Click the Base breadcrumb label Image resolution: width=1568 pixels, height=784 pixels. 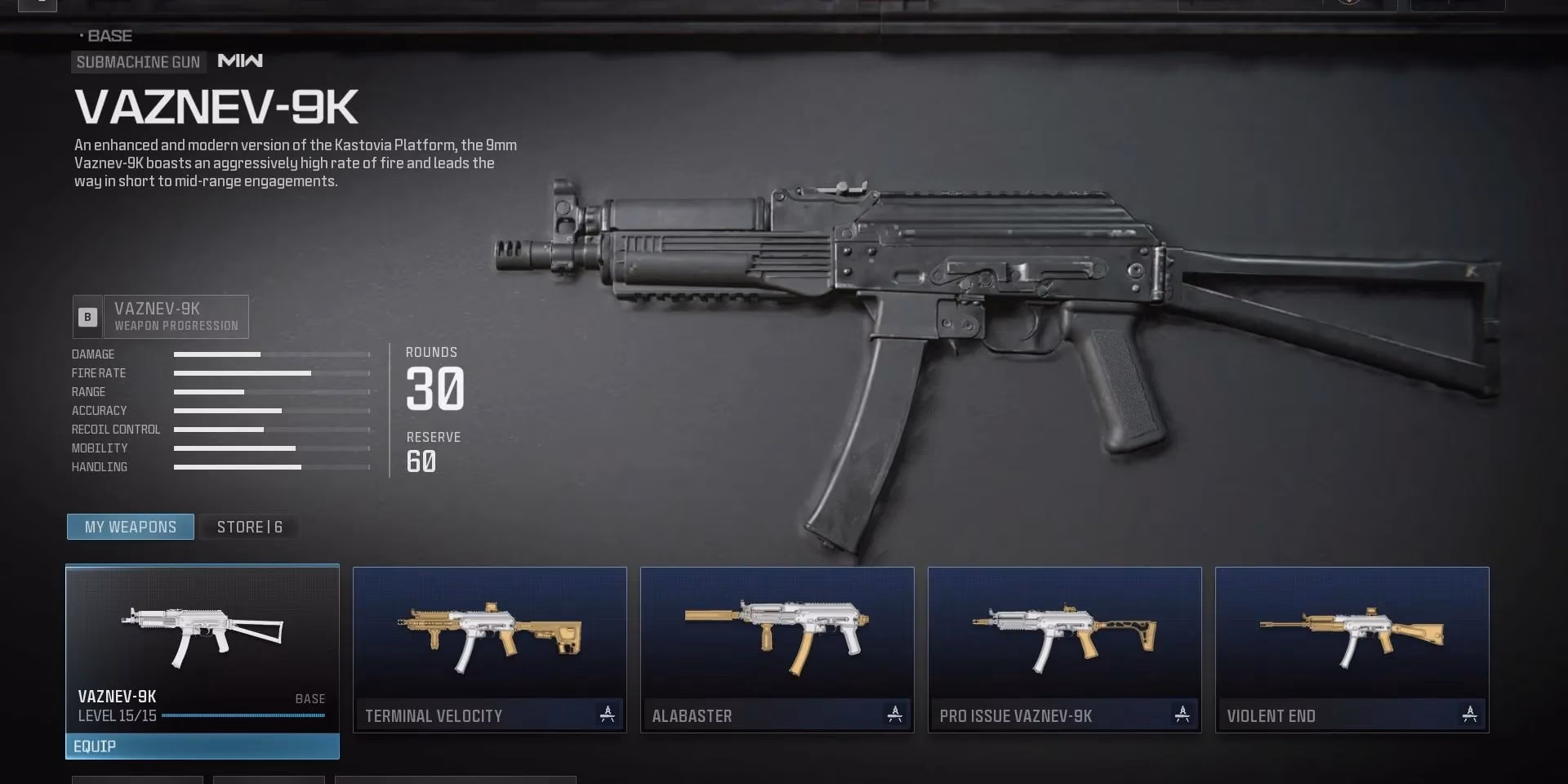coord(108,36)
